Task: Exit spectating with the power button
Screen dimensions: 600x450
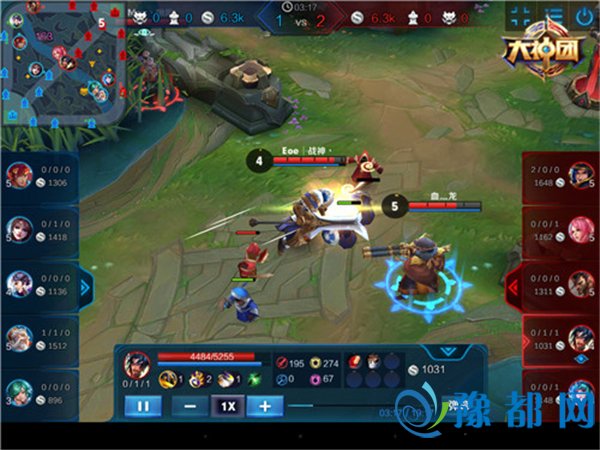Action: coord(584,16)
